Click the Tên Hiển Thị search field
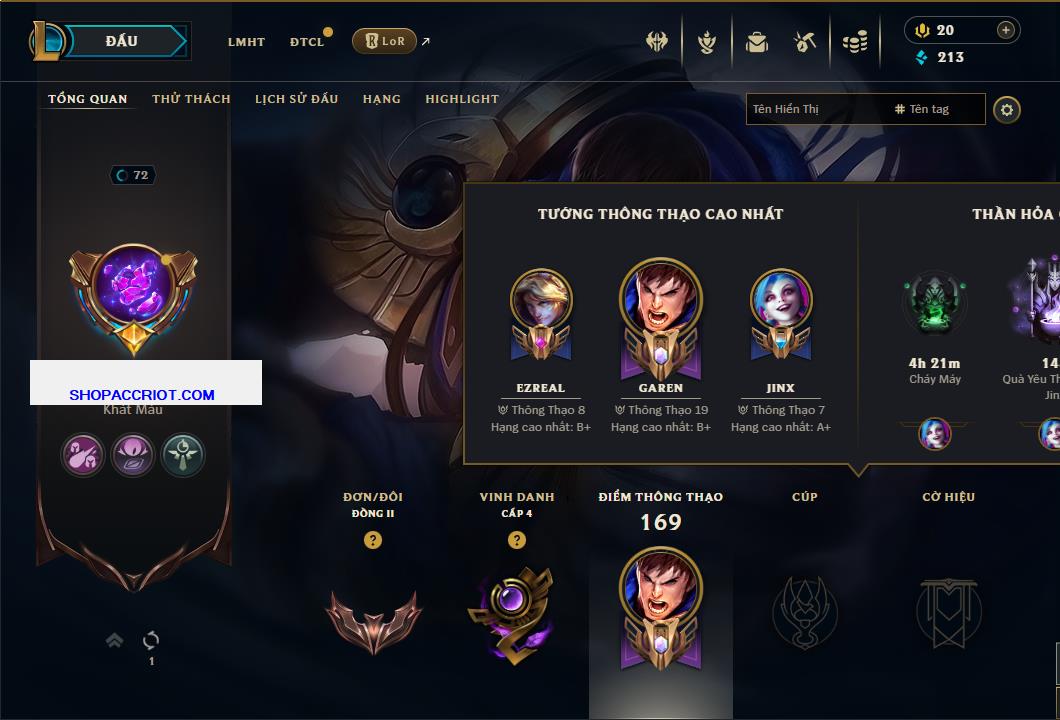The height and width of the screenshot is (720, 1060). [815, 109]
